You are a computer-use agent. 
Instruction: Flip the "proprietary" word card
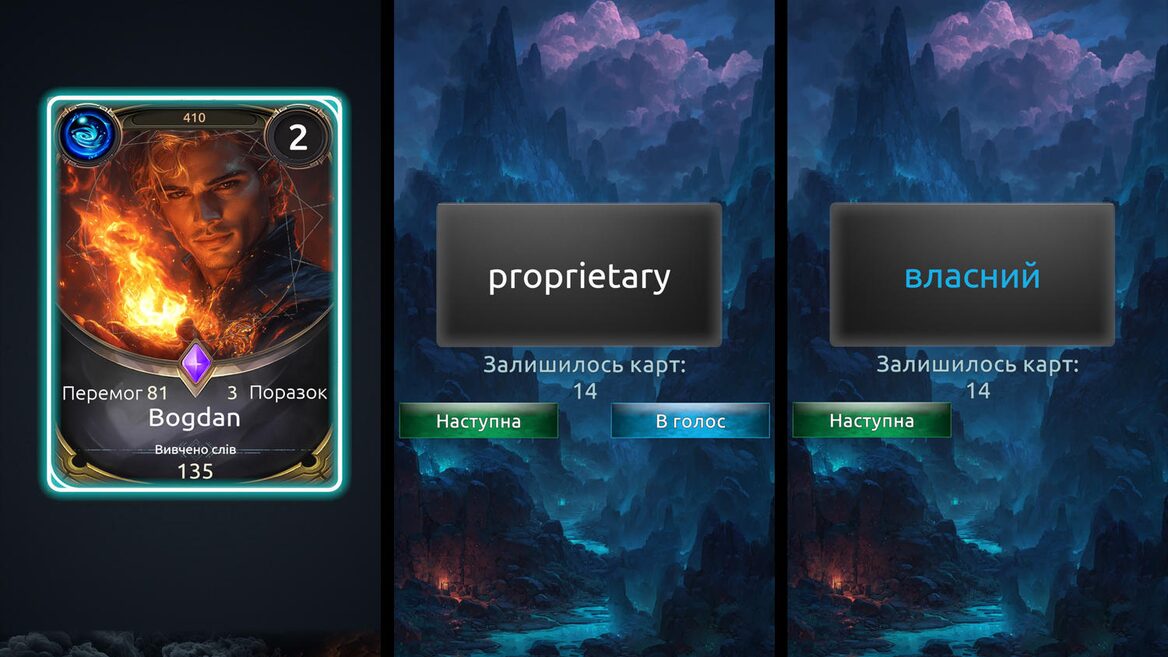579,276
